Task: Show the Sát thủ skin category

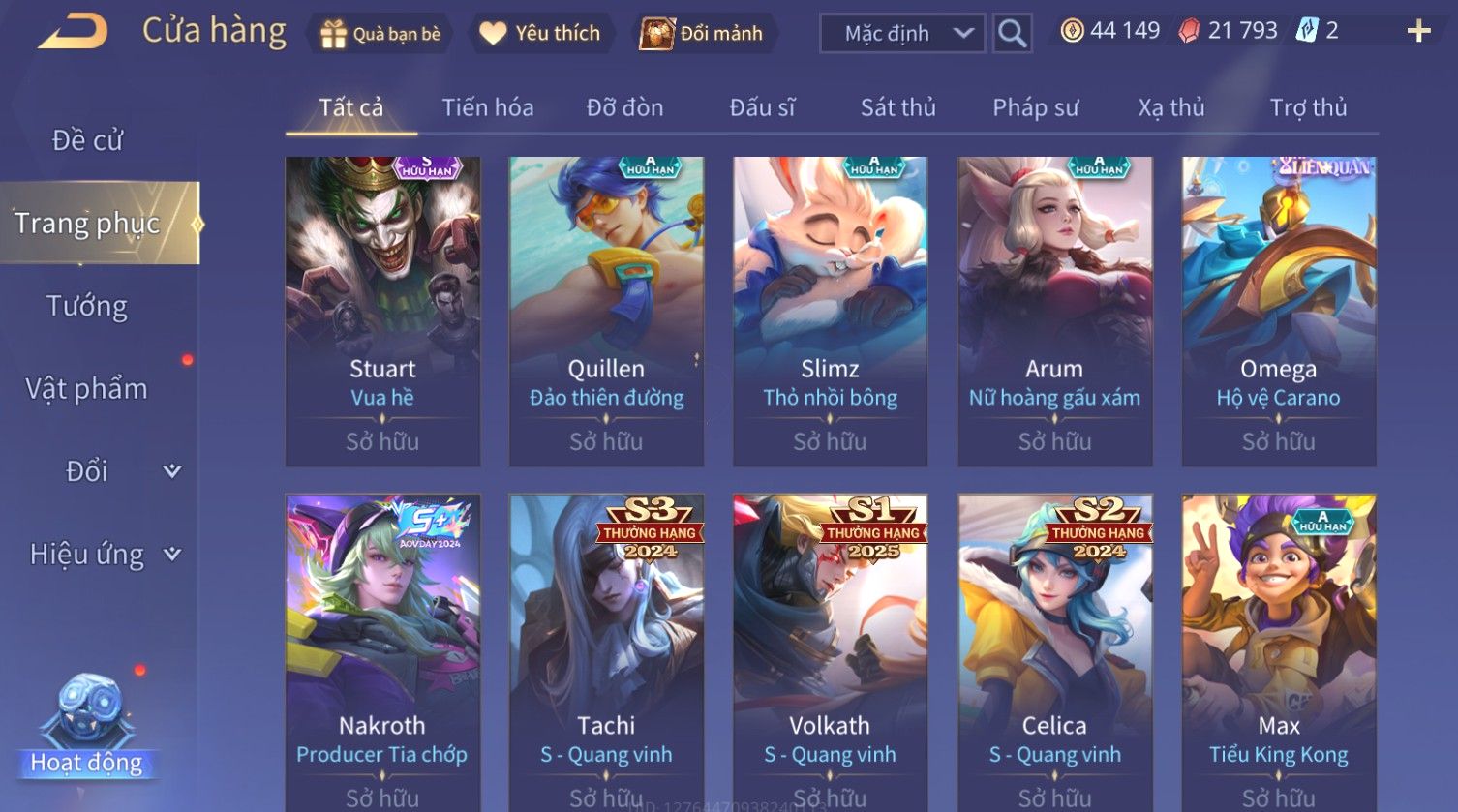Action: [897, 107]
